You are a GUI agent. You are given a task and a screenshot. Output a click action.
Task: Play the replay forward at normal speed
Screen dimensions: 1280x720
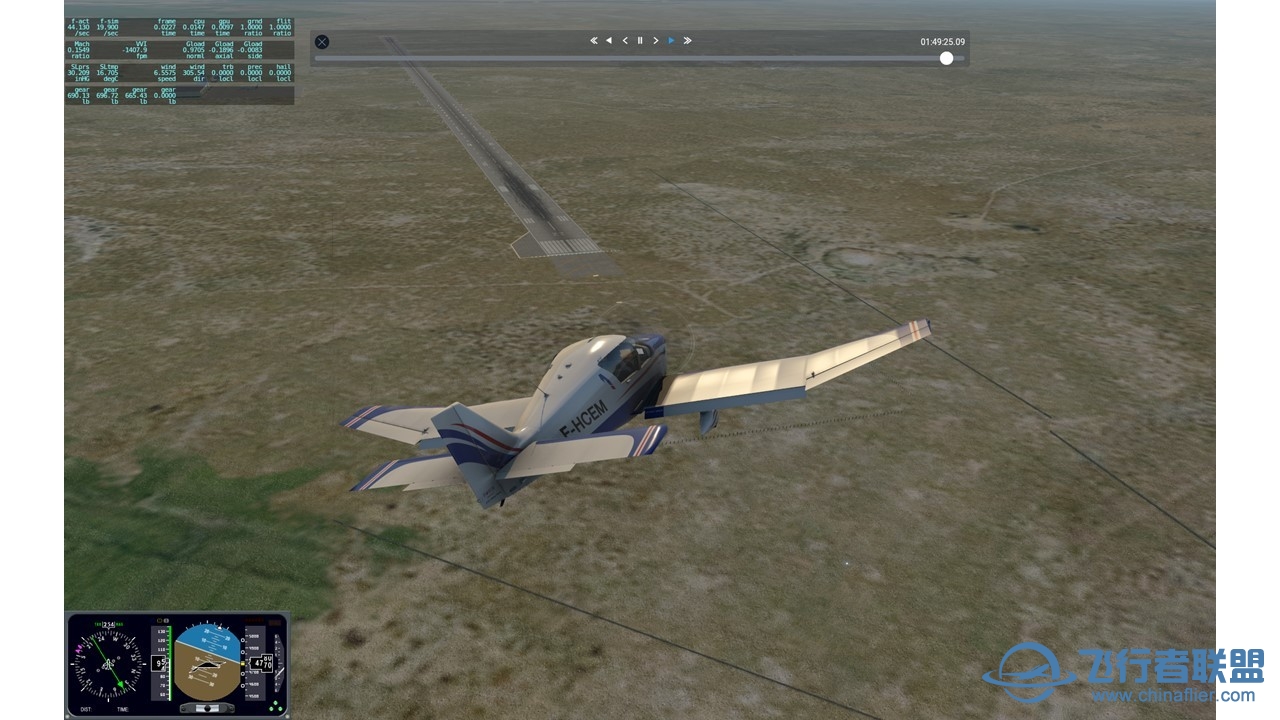(671, 41)
